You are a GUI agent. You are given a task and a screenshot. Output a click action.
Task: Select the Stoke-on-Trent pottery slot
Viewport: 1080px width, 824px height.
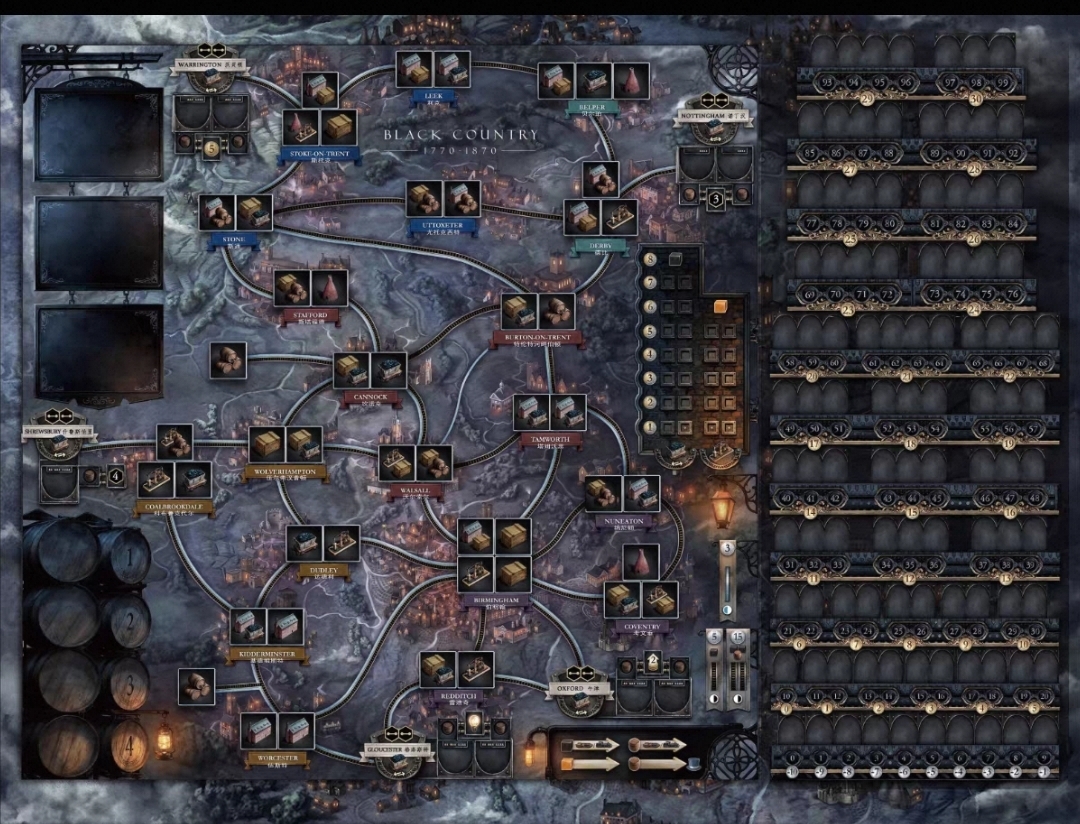click(301, 126)
